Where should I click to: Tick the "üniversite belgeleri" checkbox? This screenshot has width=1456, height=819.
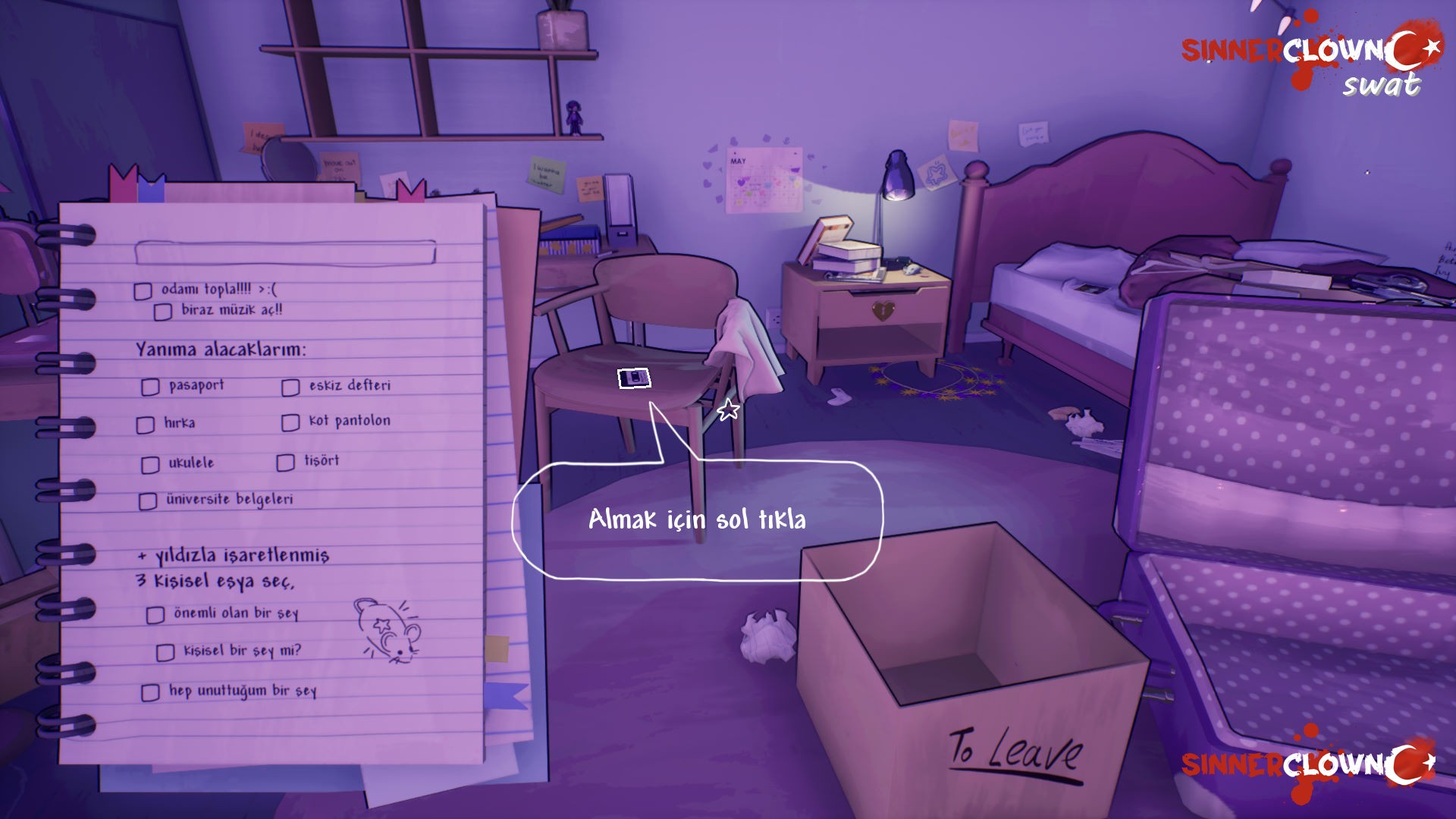[148, 501]
